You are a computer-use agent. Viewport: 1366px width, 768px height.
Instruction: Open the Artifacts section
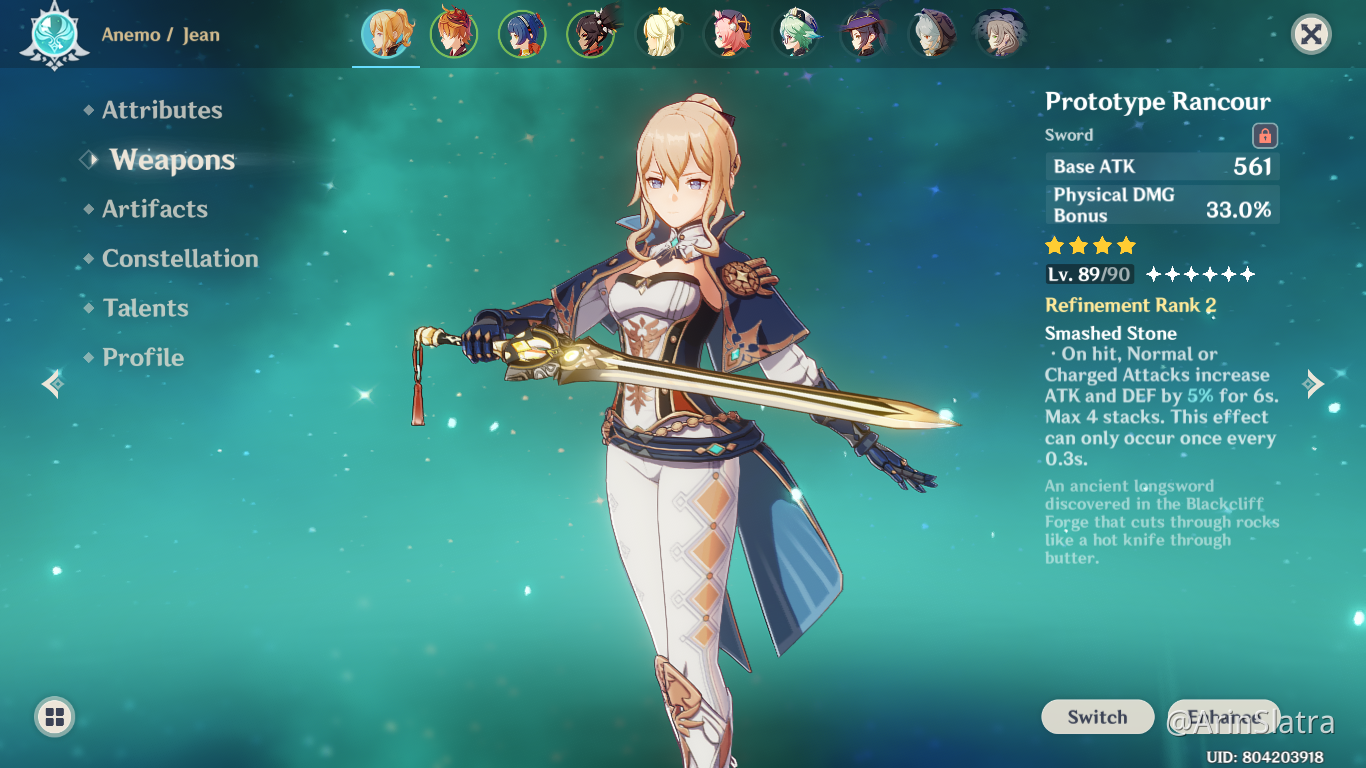[155, 209]
